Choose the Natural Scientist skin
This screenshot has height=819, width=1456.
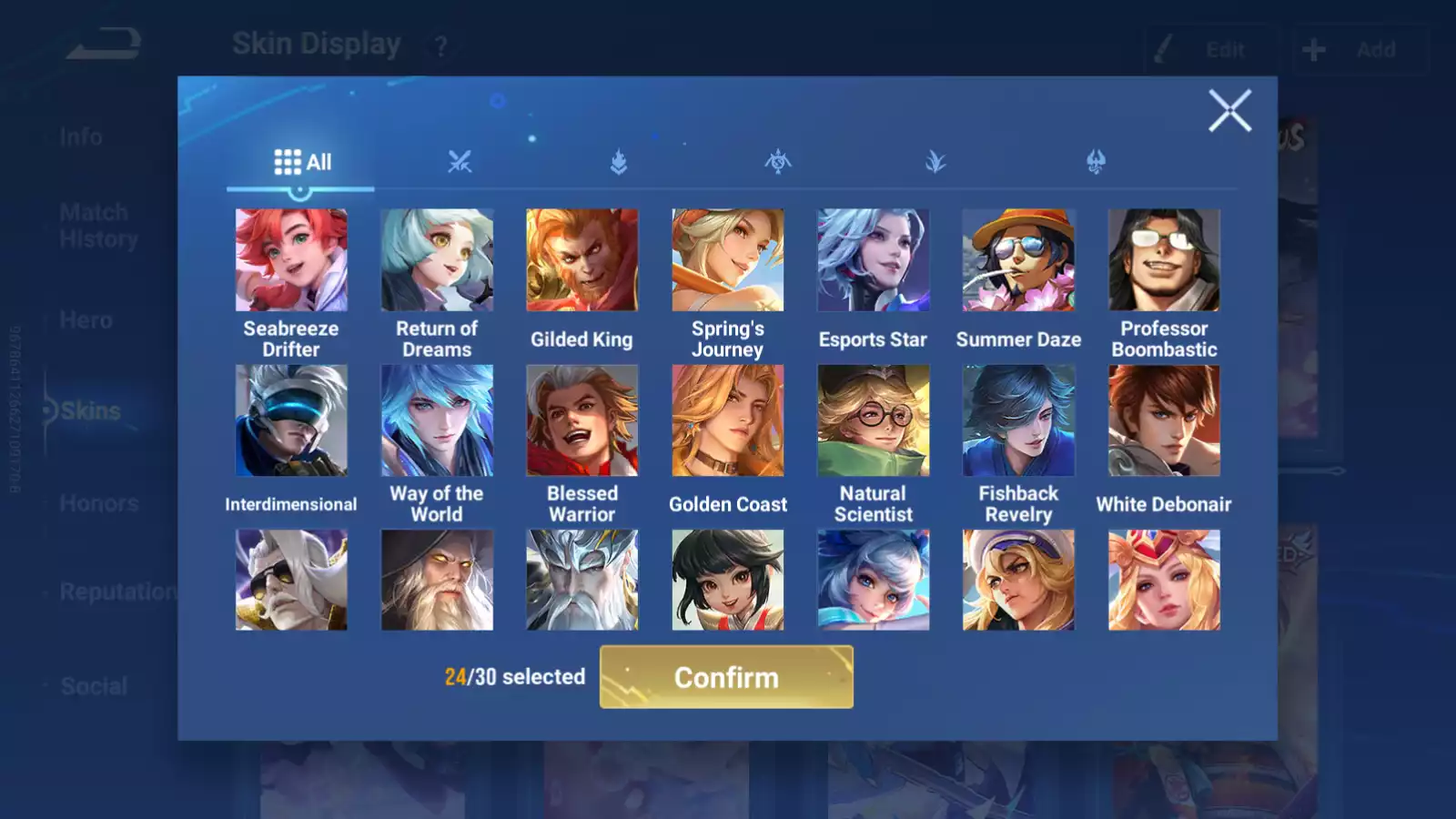[874, 420]
